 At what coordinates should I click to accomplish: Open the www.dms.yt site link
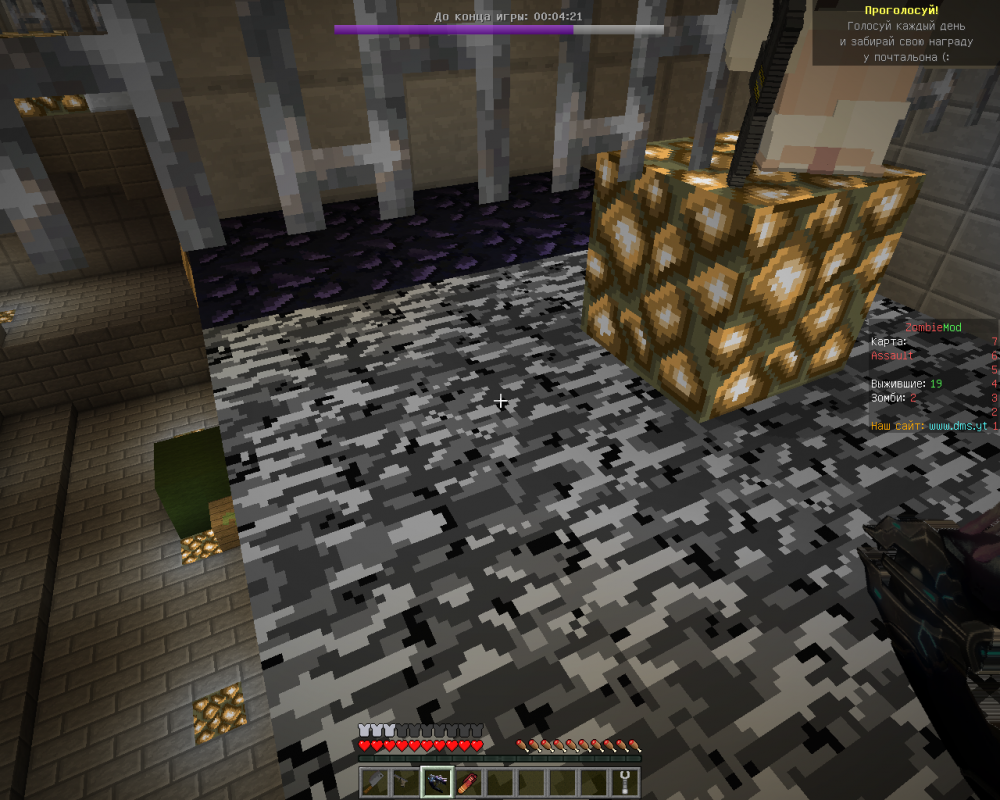(x=958, y=426)
